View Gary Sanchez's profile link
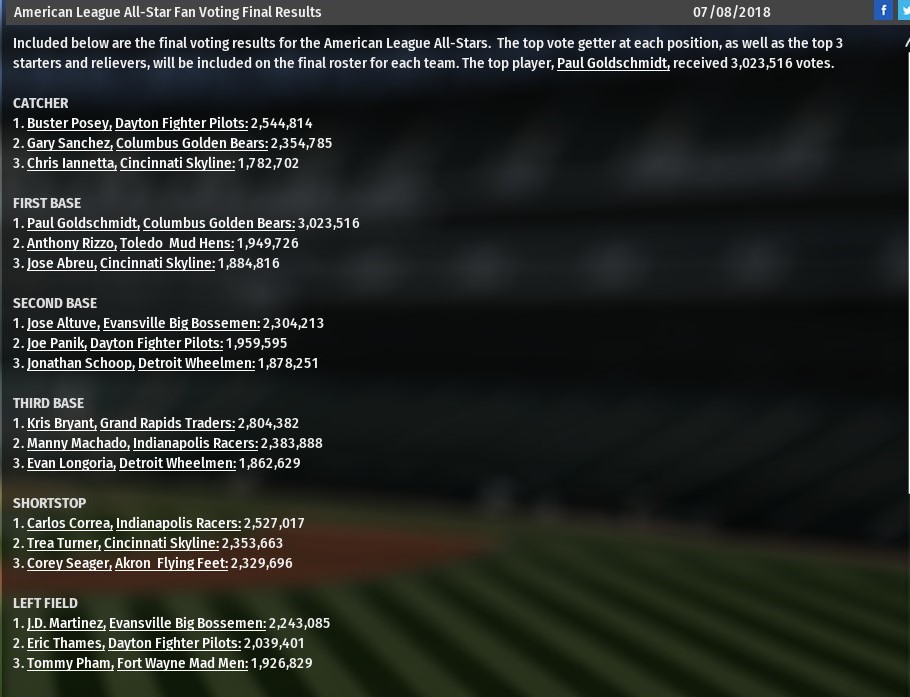Screen dimensions: 910x697 [69, 143]
